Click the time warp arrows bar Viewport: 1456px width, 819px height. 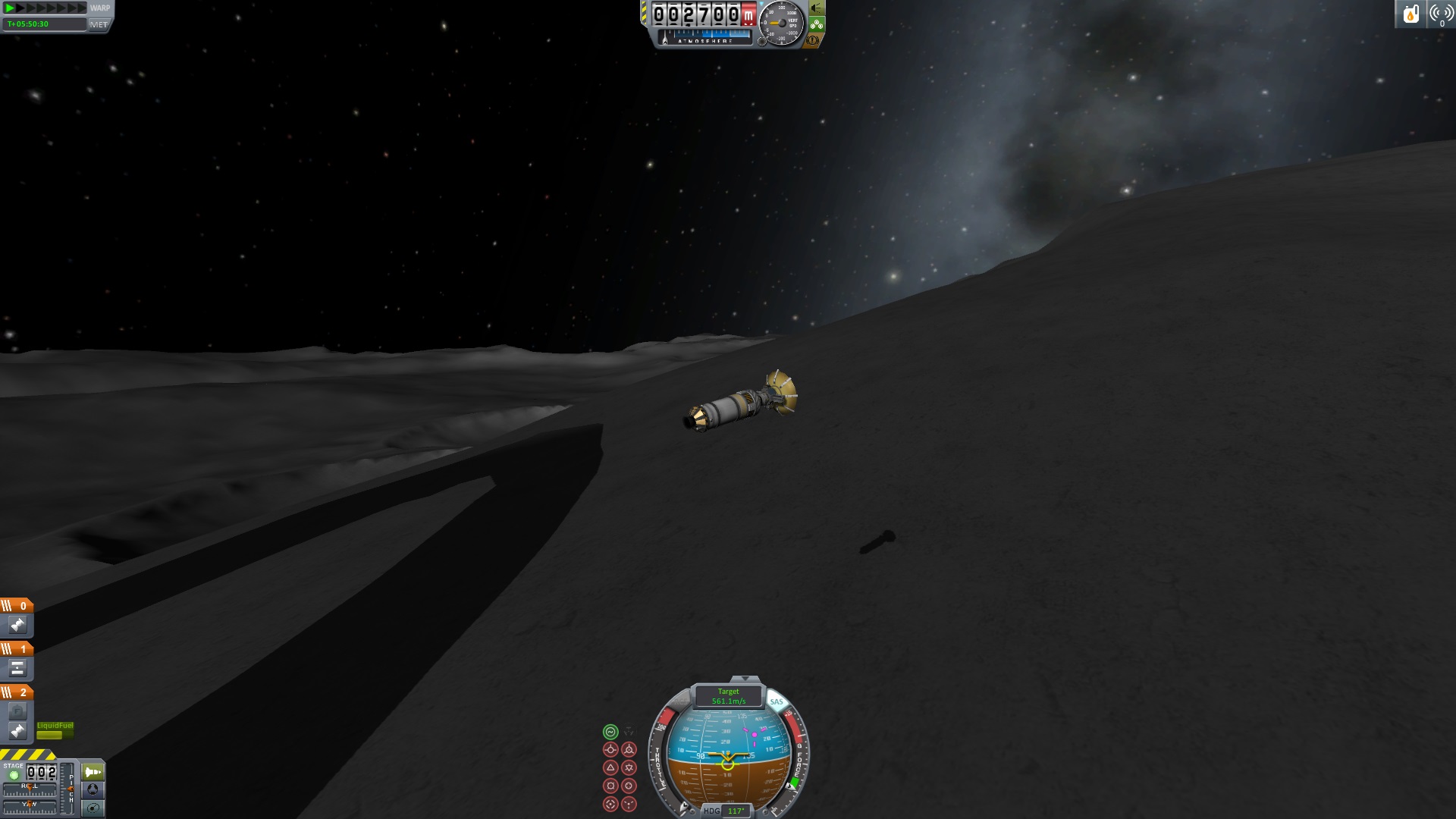point(45,8)
